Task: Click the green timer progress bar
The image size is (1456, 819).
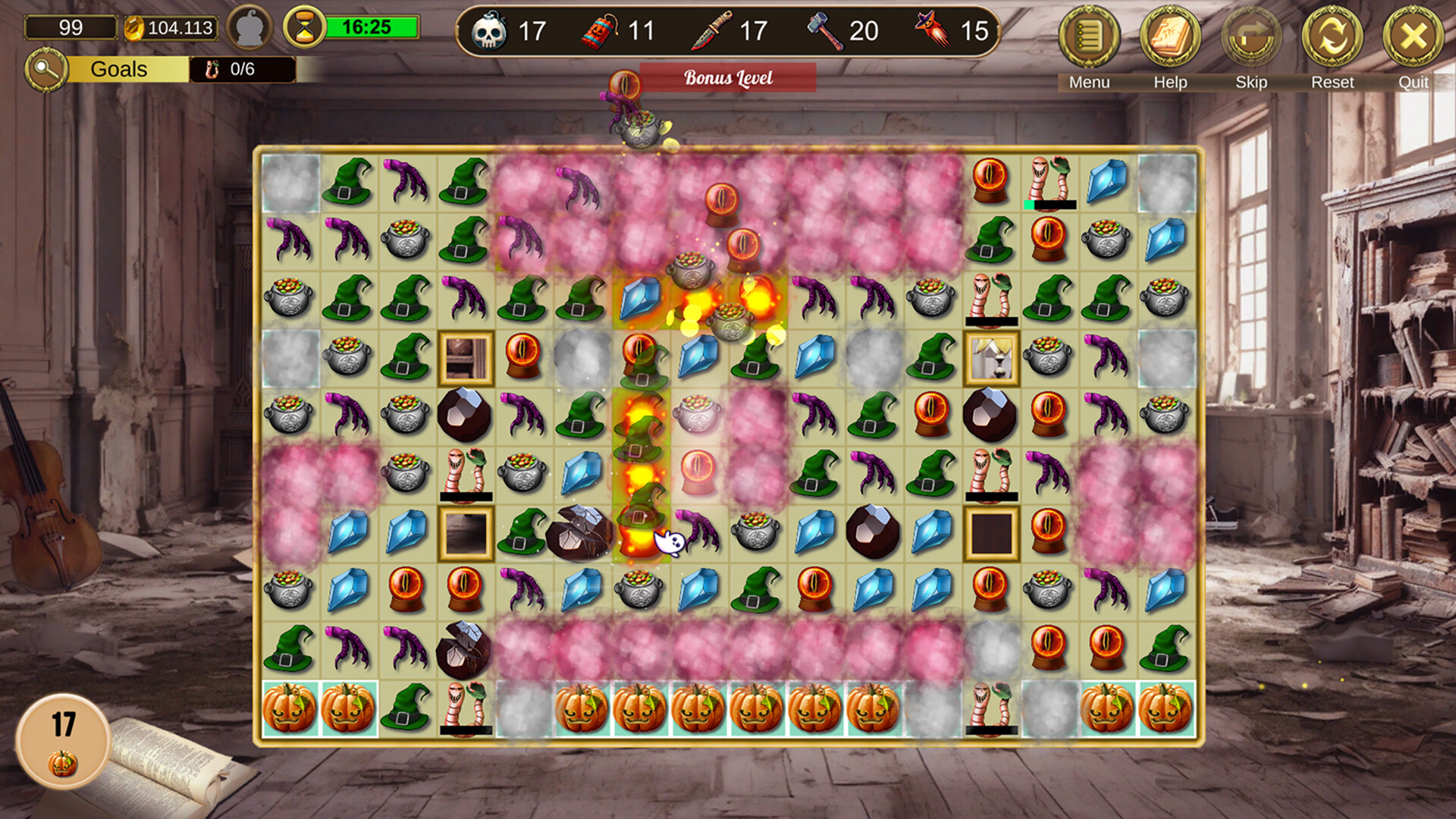Action: [371, 30]
